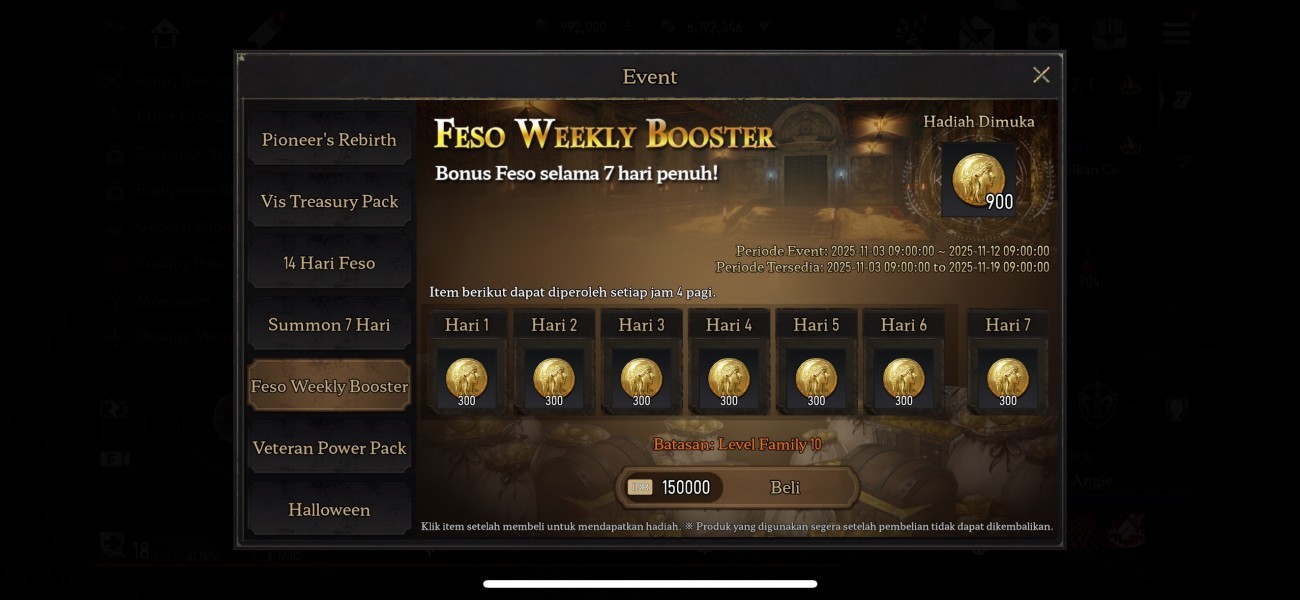The image size is (1300, 600).
Task: Select the Feso Weekly Booster tab
Action: pyautogui.click(x=329, y=386)
